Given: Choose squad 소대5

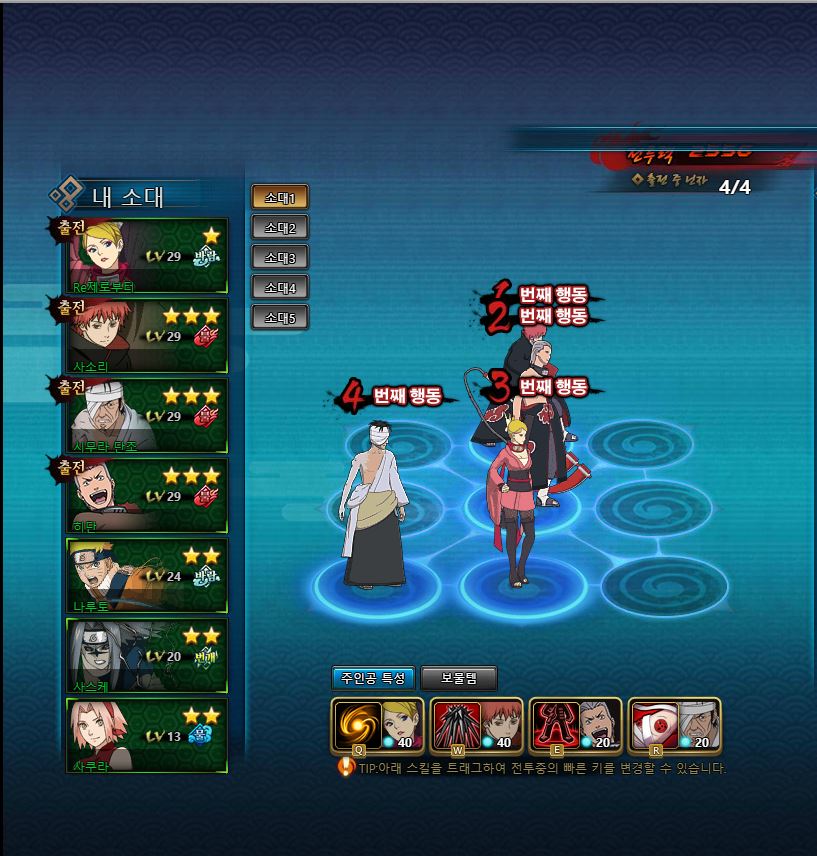Looking at the screenshot, I should pyautogui.click(x=279, y=318).
